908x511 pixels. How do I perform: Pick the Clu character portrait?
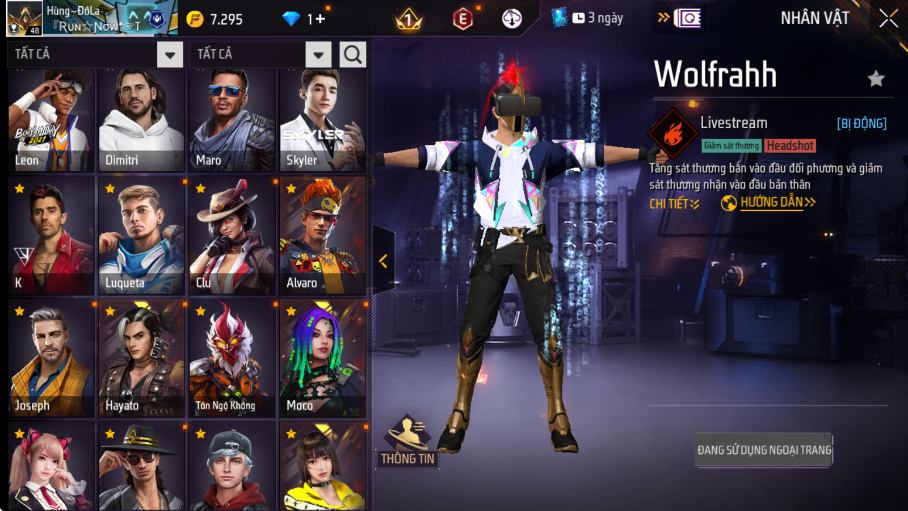[x=232, y=236]
